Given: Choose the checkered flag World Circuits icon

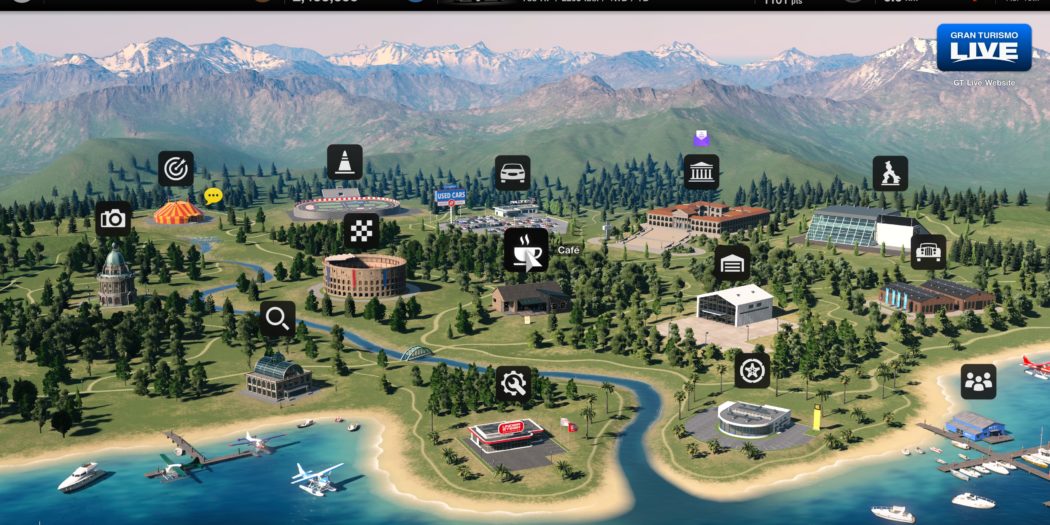Looking at the screenshot, I should (x=361, y=231).
